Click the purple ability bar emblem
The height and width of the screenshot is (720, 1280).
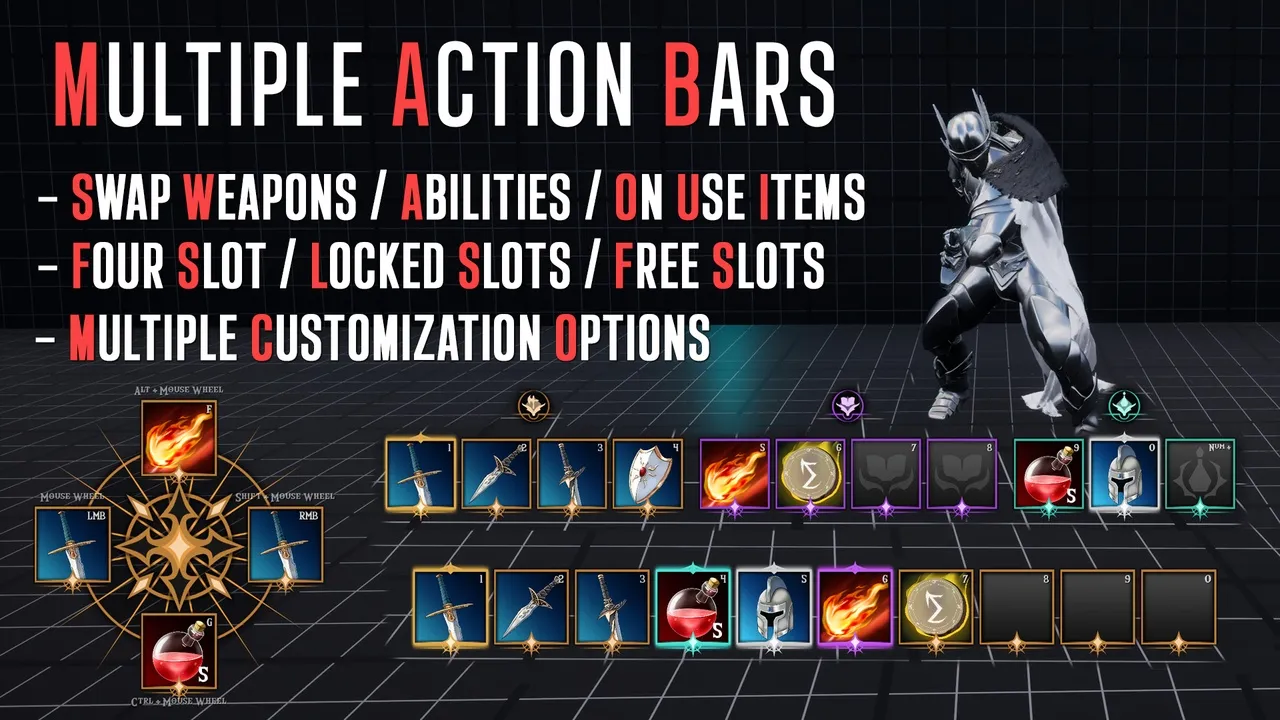click(848, 406)
